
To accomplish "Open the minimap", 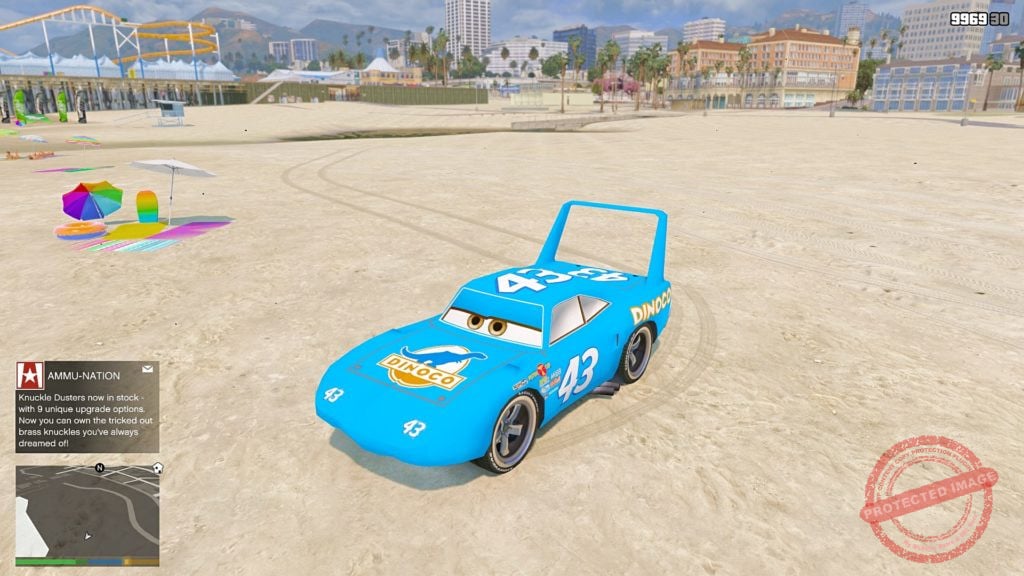I will (x=87, y=515).
